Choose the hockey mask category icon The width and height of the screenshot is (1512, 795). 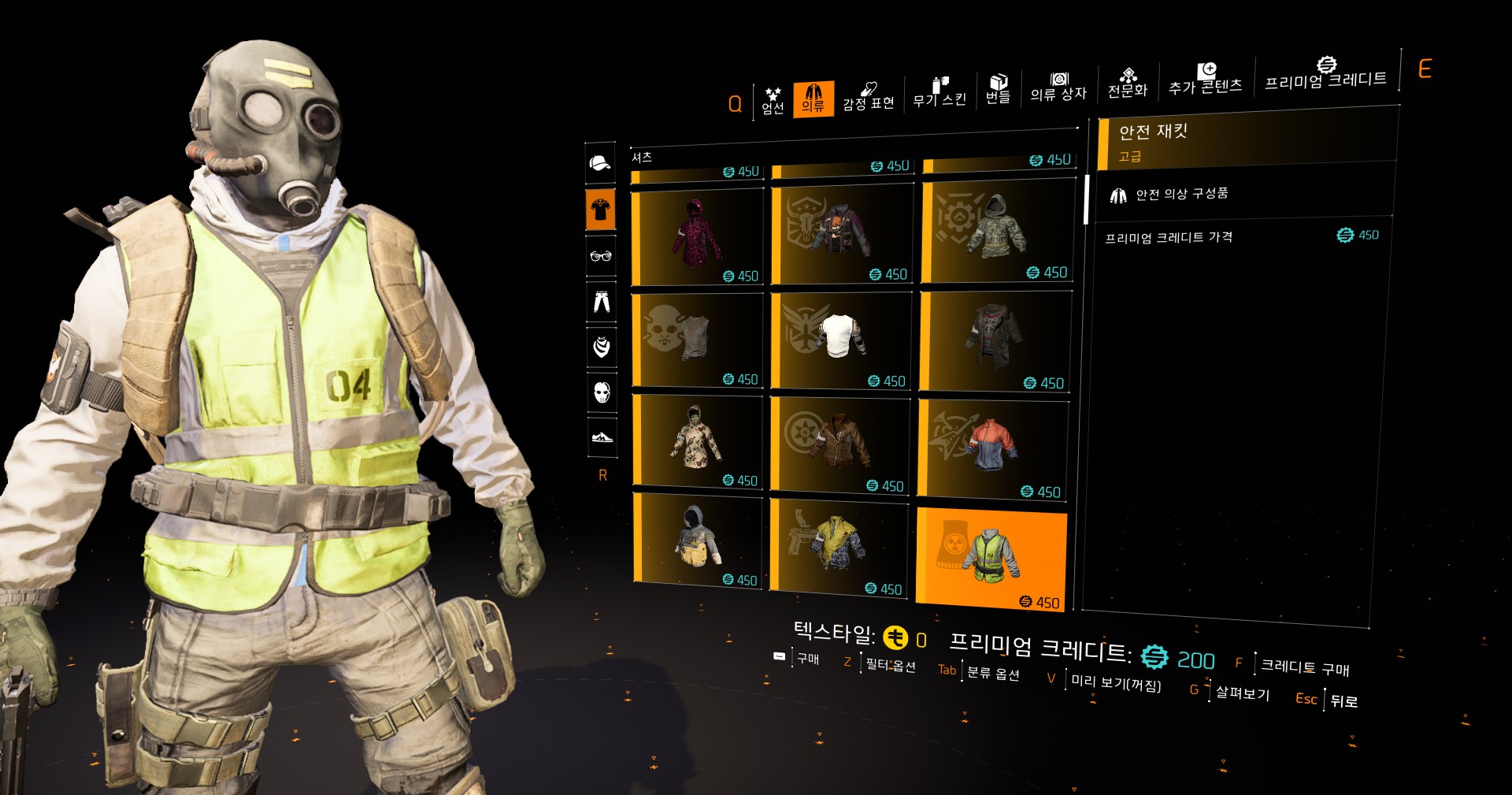click(x=602, y=392)
